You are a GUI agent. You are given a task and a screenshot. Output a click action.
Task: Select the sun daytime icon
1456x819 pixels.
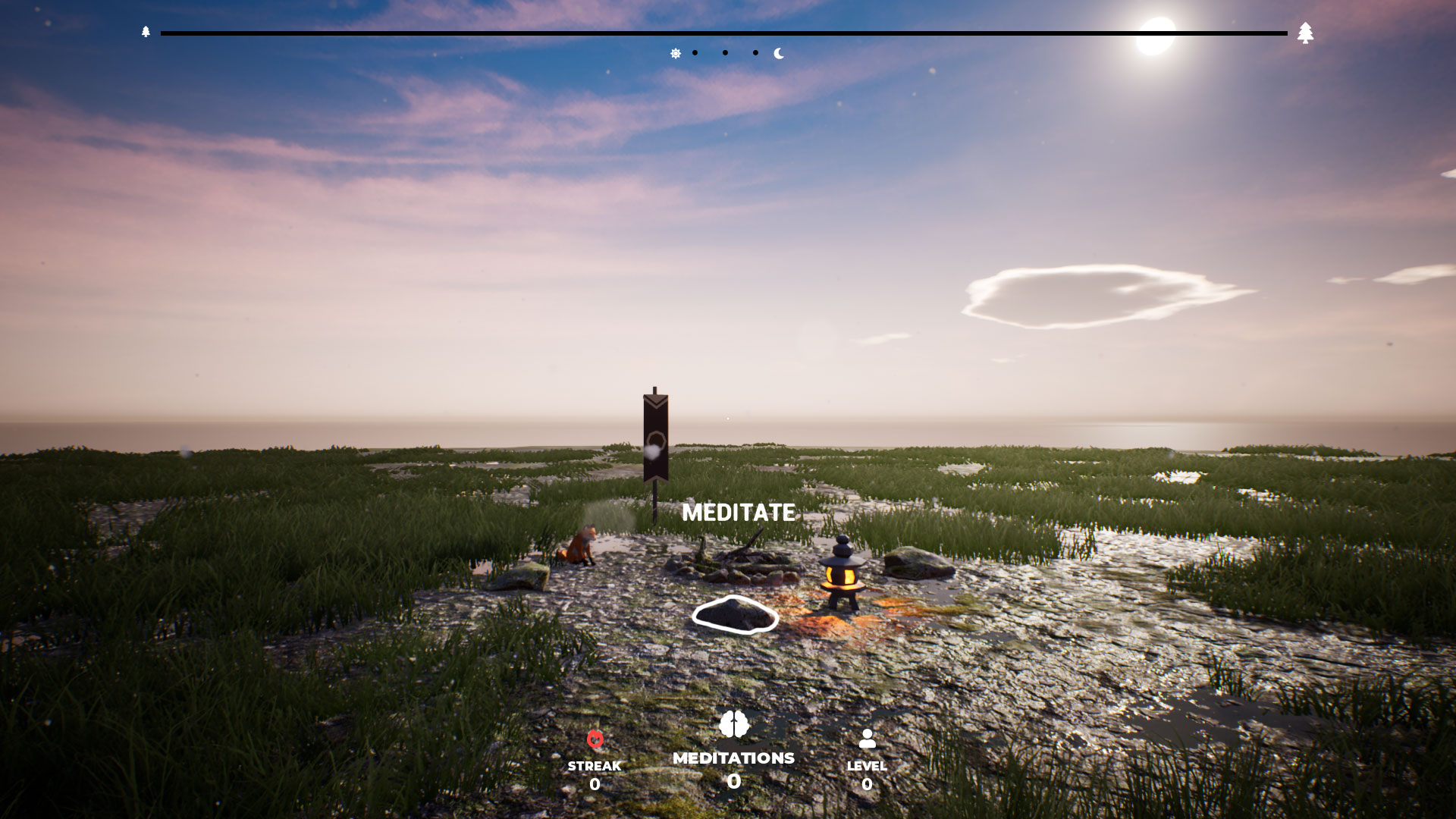click(675, 53)
